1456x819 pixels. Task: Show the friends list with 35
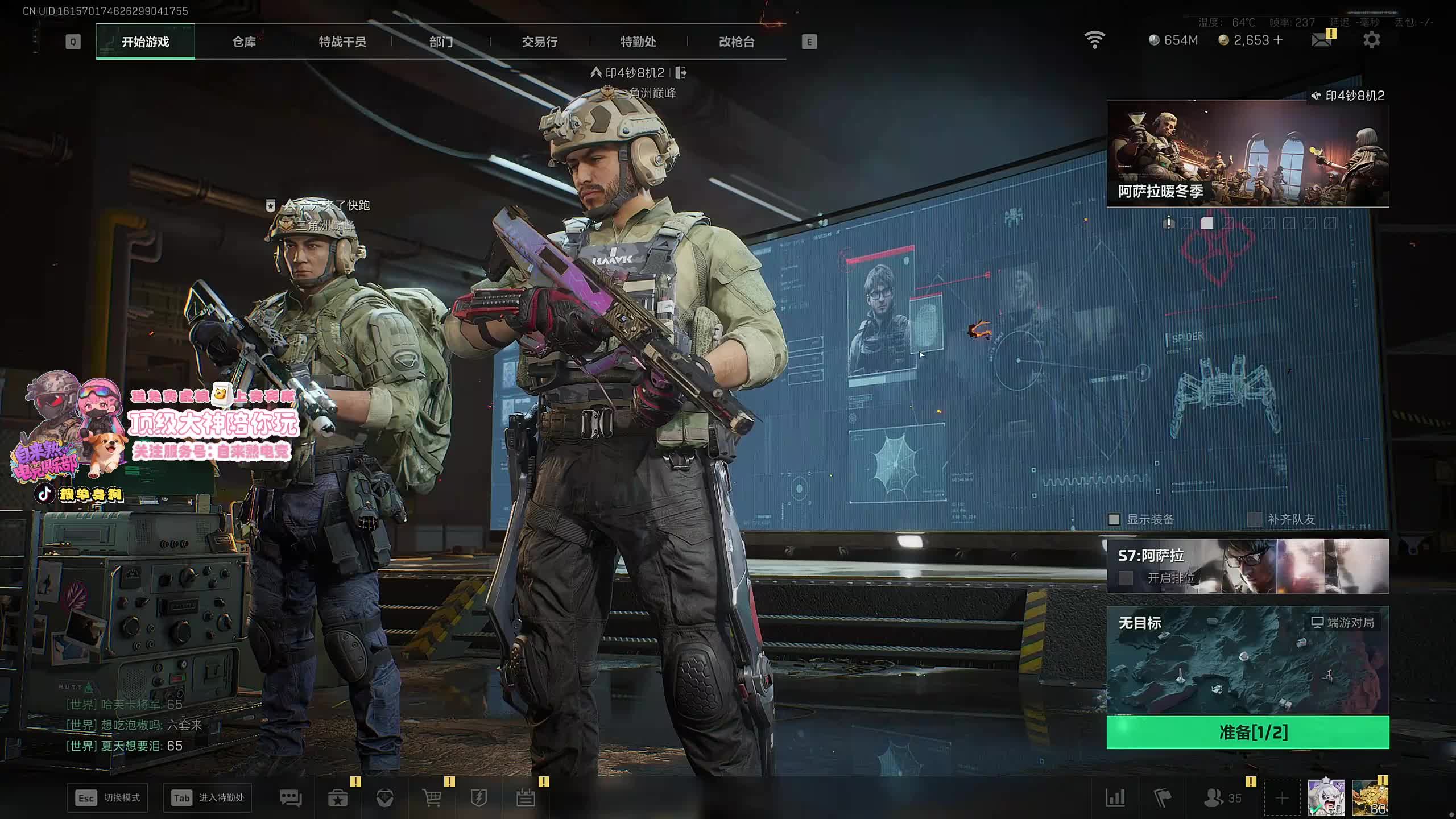coord(1223,798)
